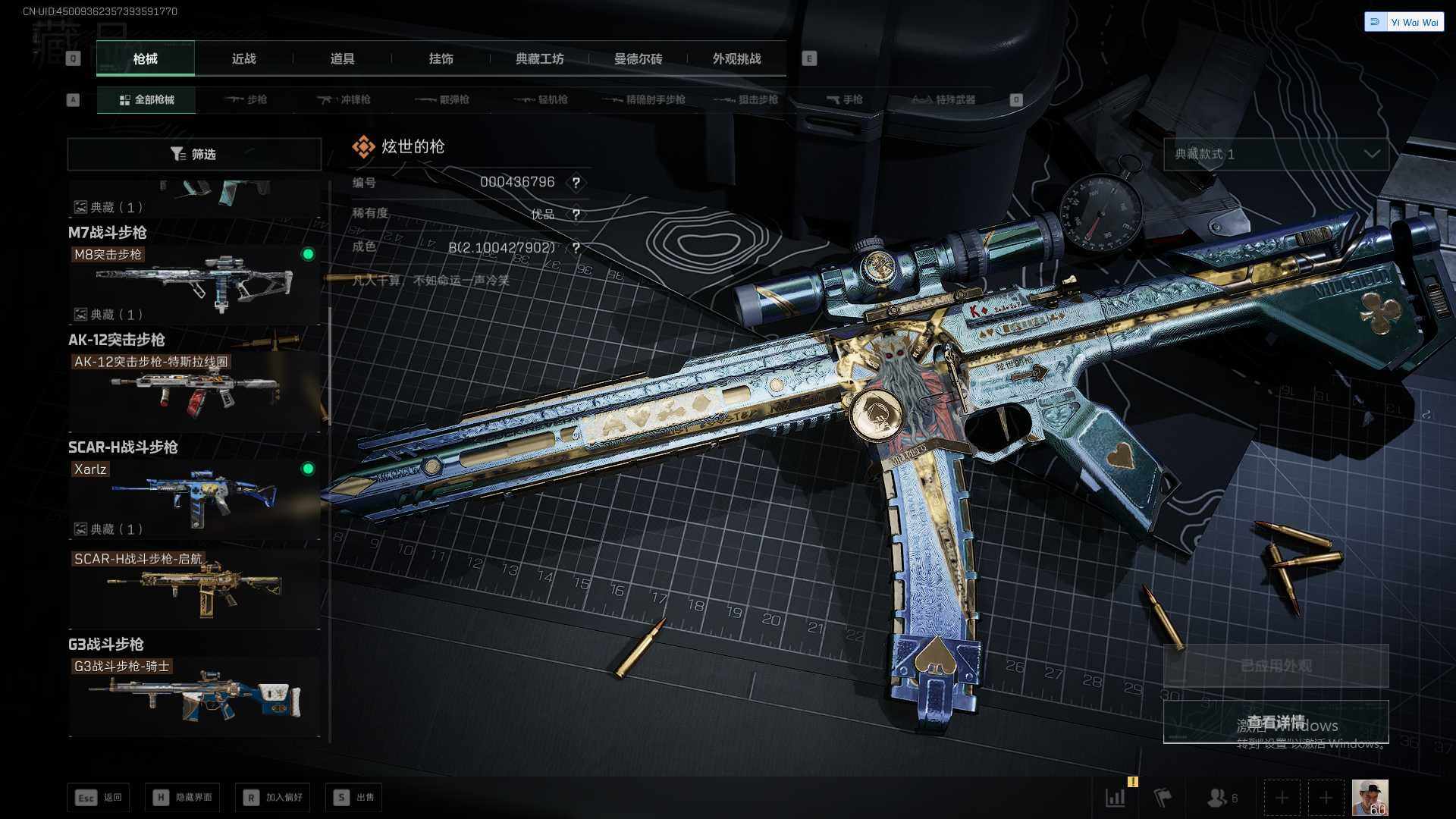Choose the Xarlz SCAR-H skin
The image size is (1456, 819).
coord(194,497)
